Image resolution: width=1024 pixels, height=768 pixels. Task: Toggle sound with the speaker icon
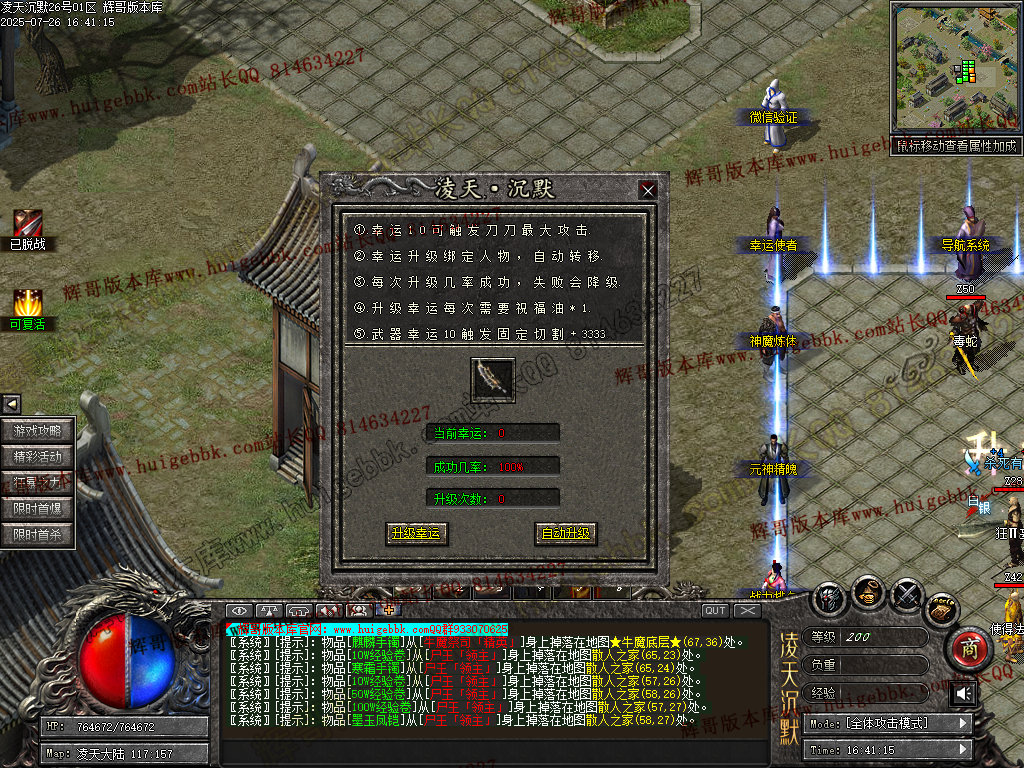point(964,693)
